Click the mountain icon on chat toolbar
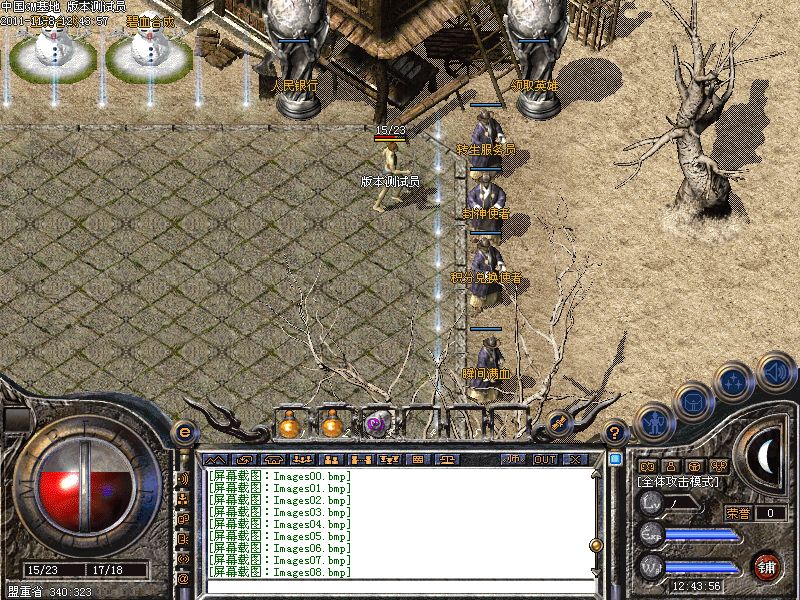800x600 pixels. (x=215, y=459)
